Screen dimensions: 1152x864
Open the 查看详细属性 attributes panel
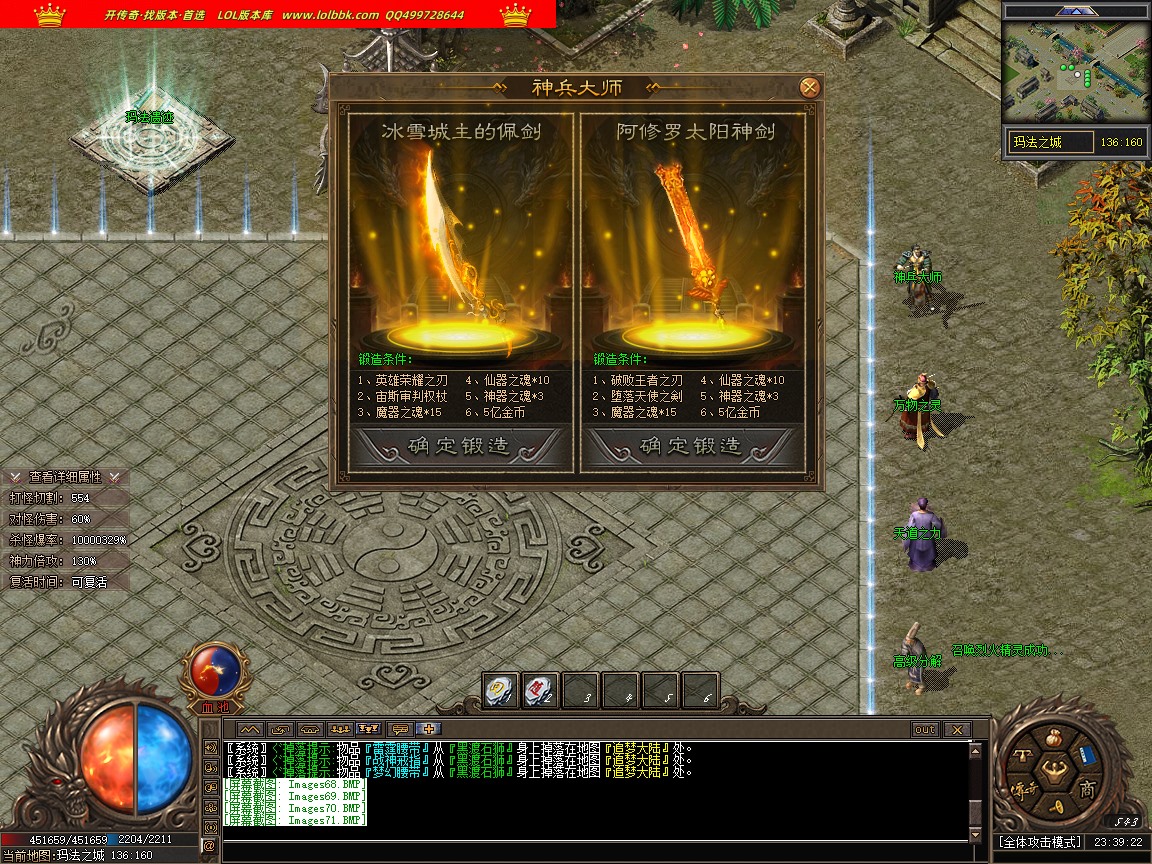coord(65,477)
